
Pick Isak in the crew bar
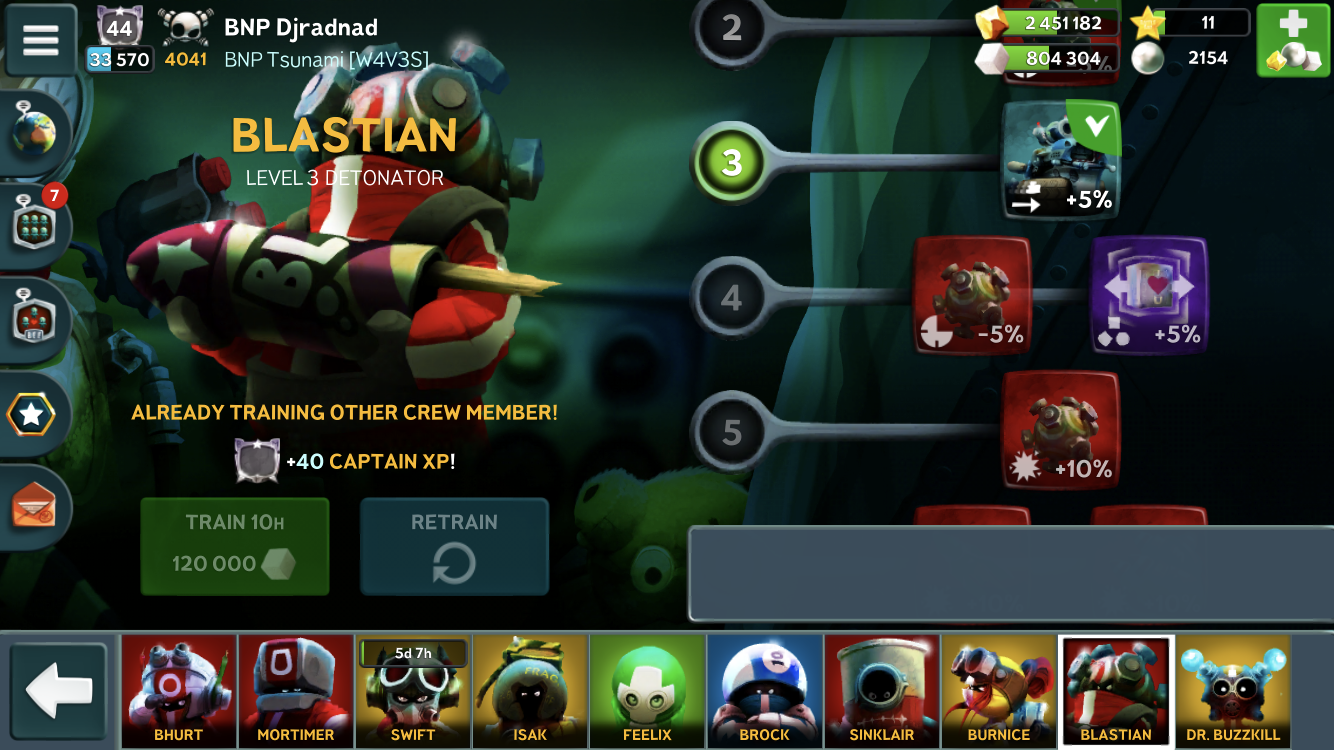[x=530, y=691]
